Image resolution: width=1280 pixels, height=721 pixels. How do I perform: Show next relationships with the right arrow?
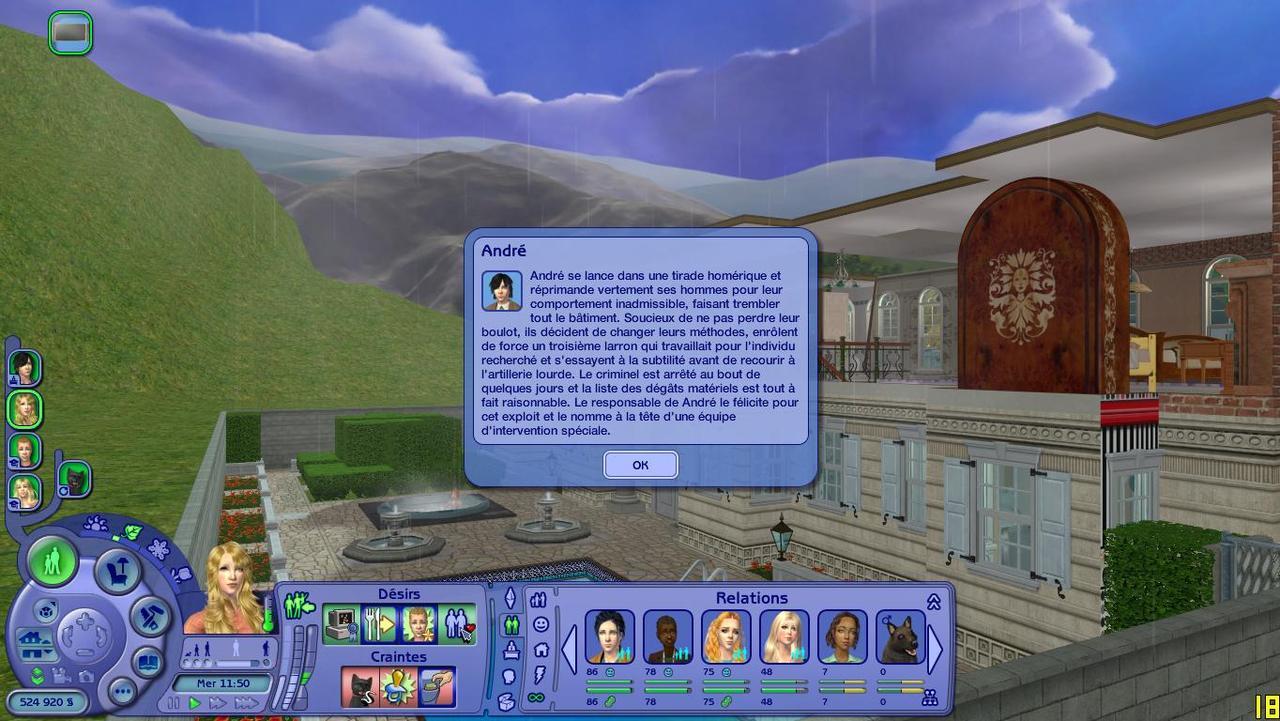[x=936, y=650]
